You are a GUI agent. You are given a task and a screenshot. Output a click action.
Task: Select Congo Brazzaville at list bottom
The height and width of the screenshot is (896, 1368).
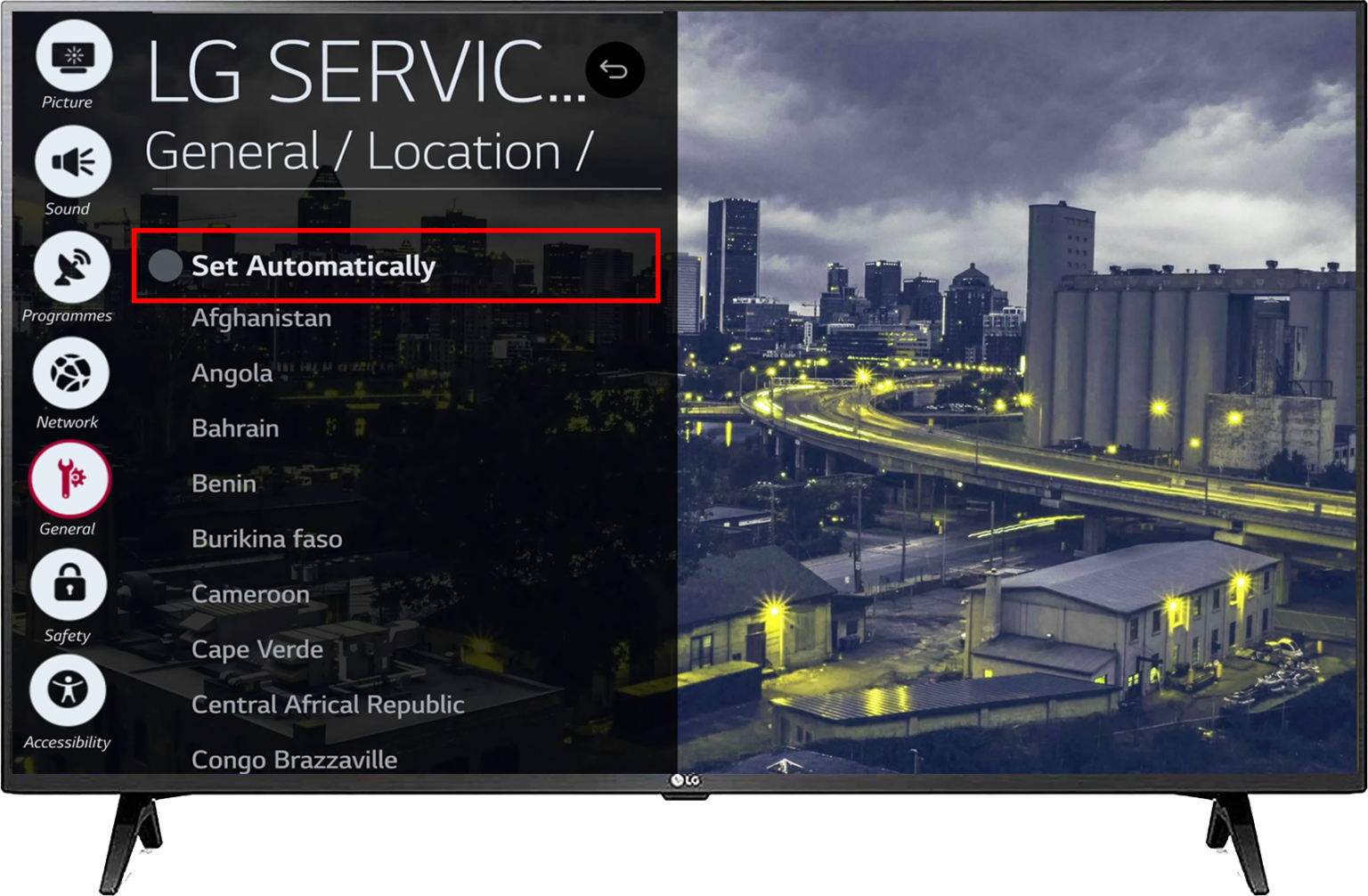(294, 760)
